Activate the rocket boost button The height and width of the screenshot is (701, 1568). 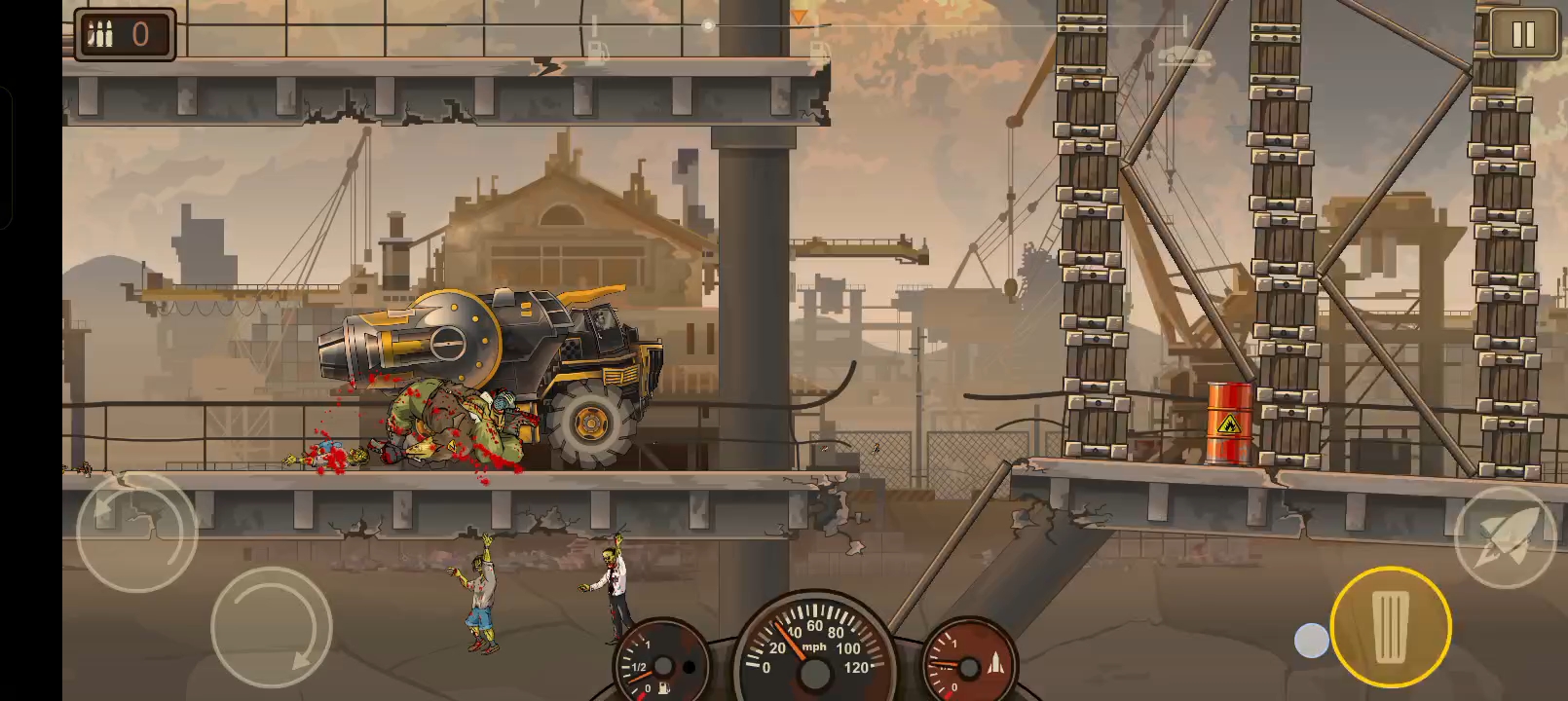click(1506, 537)
